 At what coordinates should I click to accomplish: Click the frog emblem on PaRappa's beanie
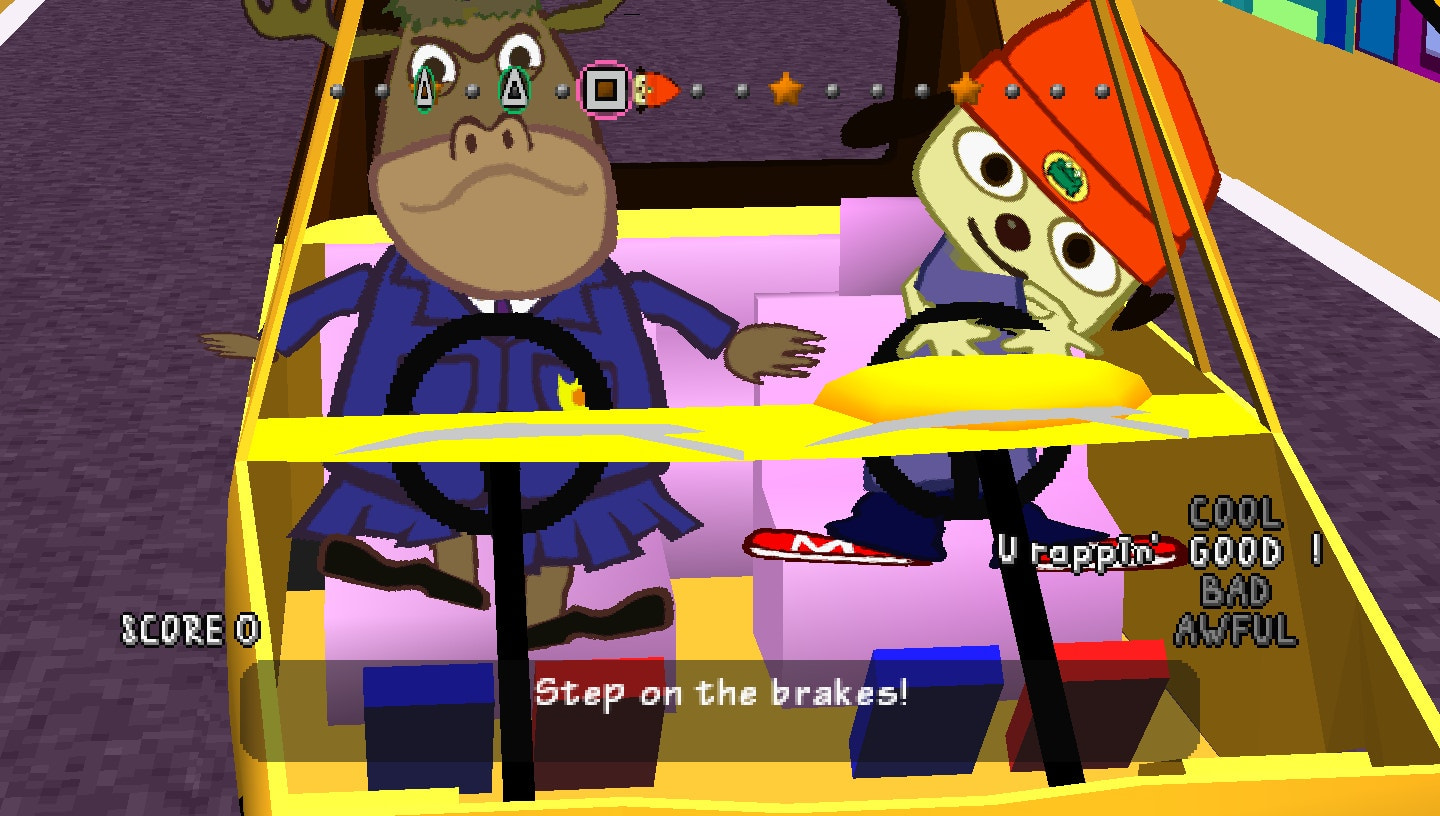coord(1063,177)
